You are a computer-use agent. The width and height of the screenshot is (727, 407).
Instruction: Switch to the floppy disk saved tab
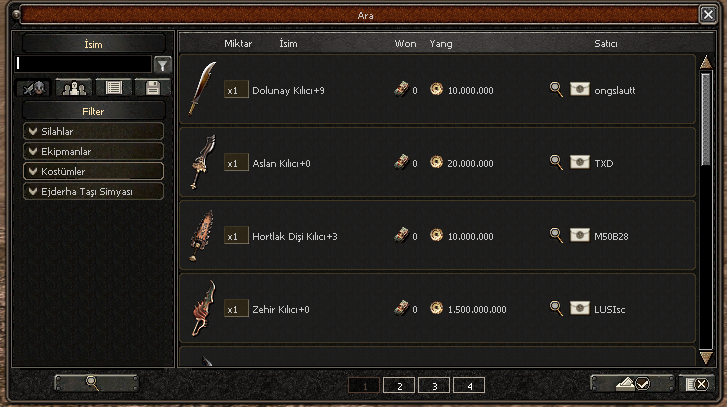pyautogui.click(x=153, y=87)
